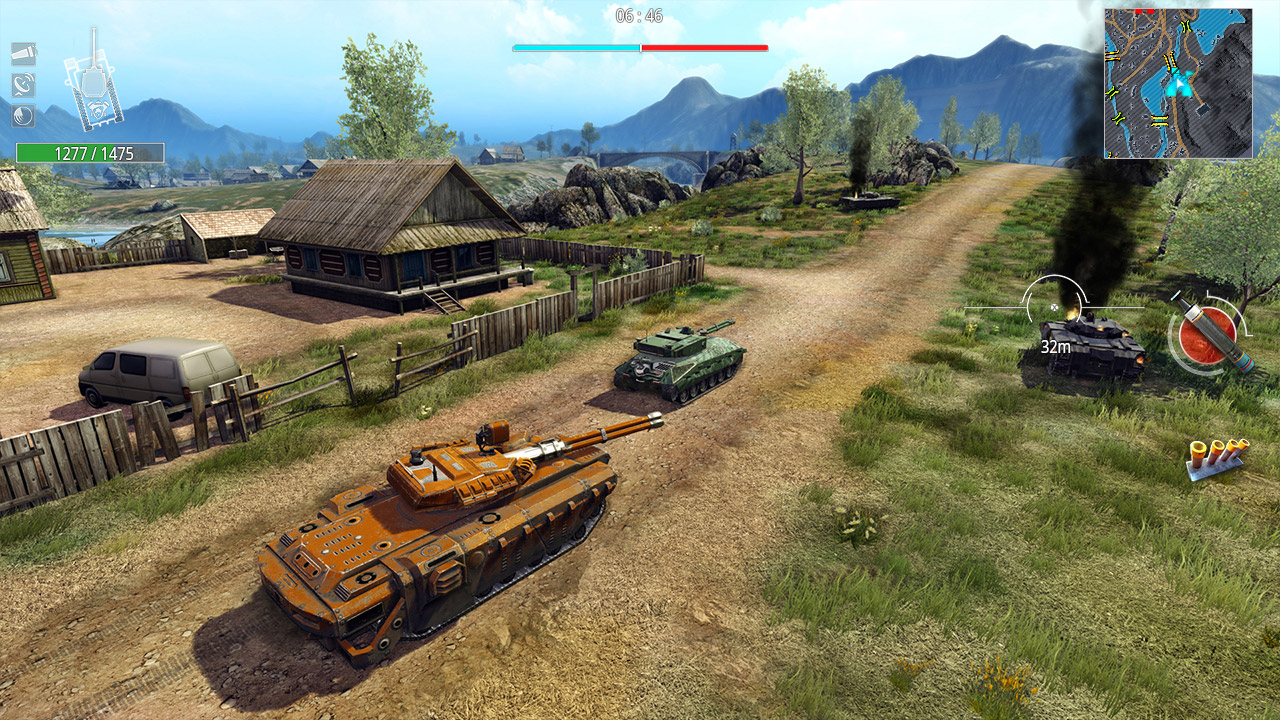The image size is (1280, 720).
Task: Click the circular shell reload indicator
Action: (1207, 330)
